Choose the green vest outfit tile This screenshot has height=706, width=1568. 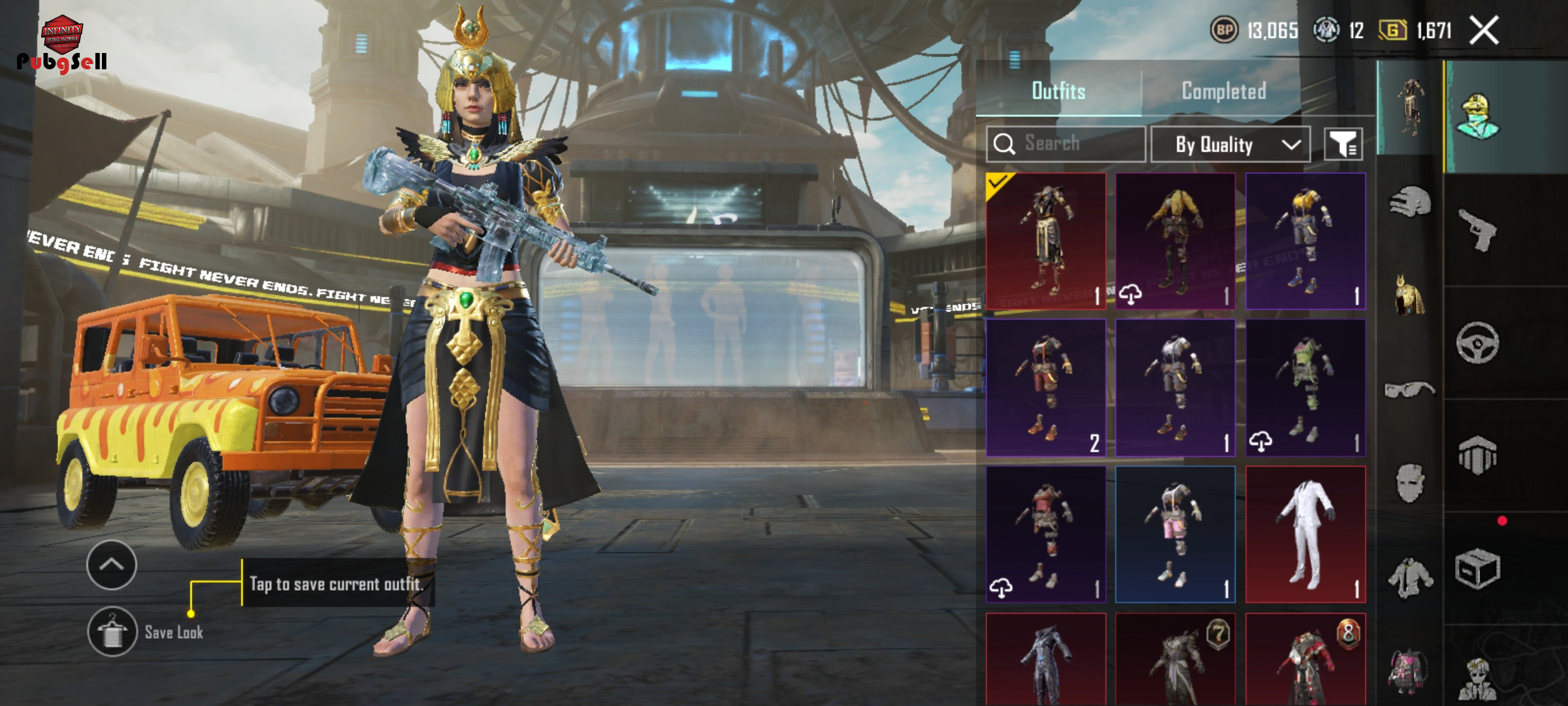point(1305,387)
